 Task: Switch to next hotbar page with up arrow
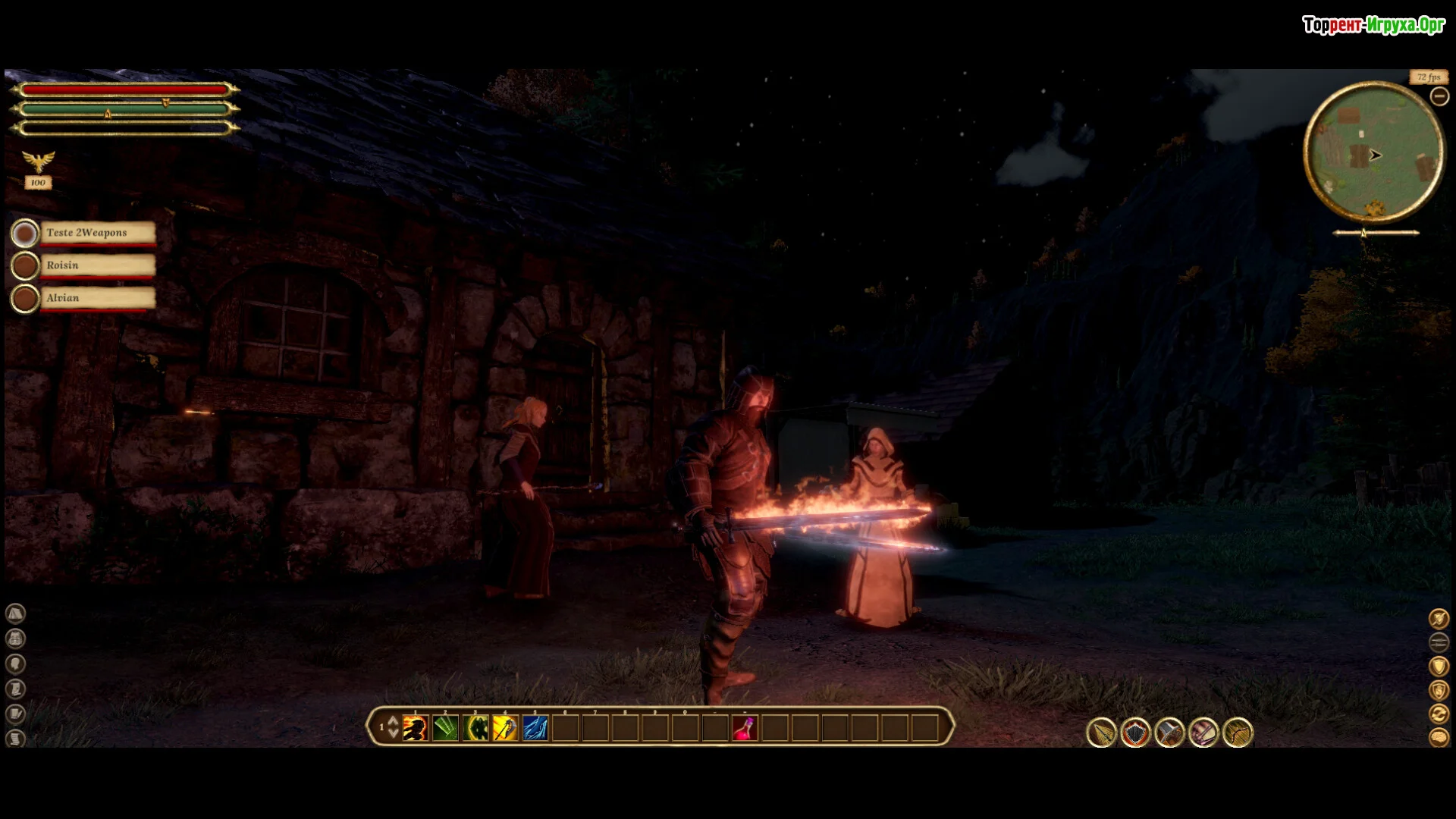pos(393,721)
